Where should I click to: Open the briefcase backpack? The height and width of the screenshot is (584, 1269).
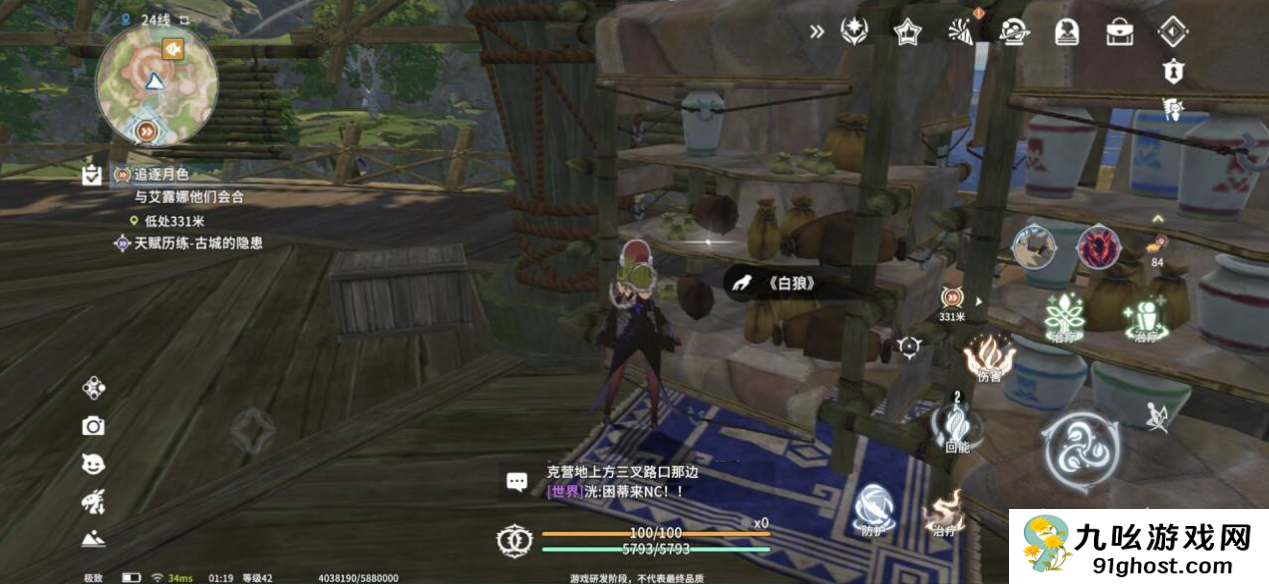(x=1119, y=31)
